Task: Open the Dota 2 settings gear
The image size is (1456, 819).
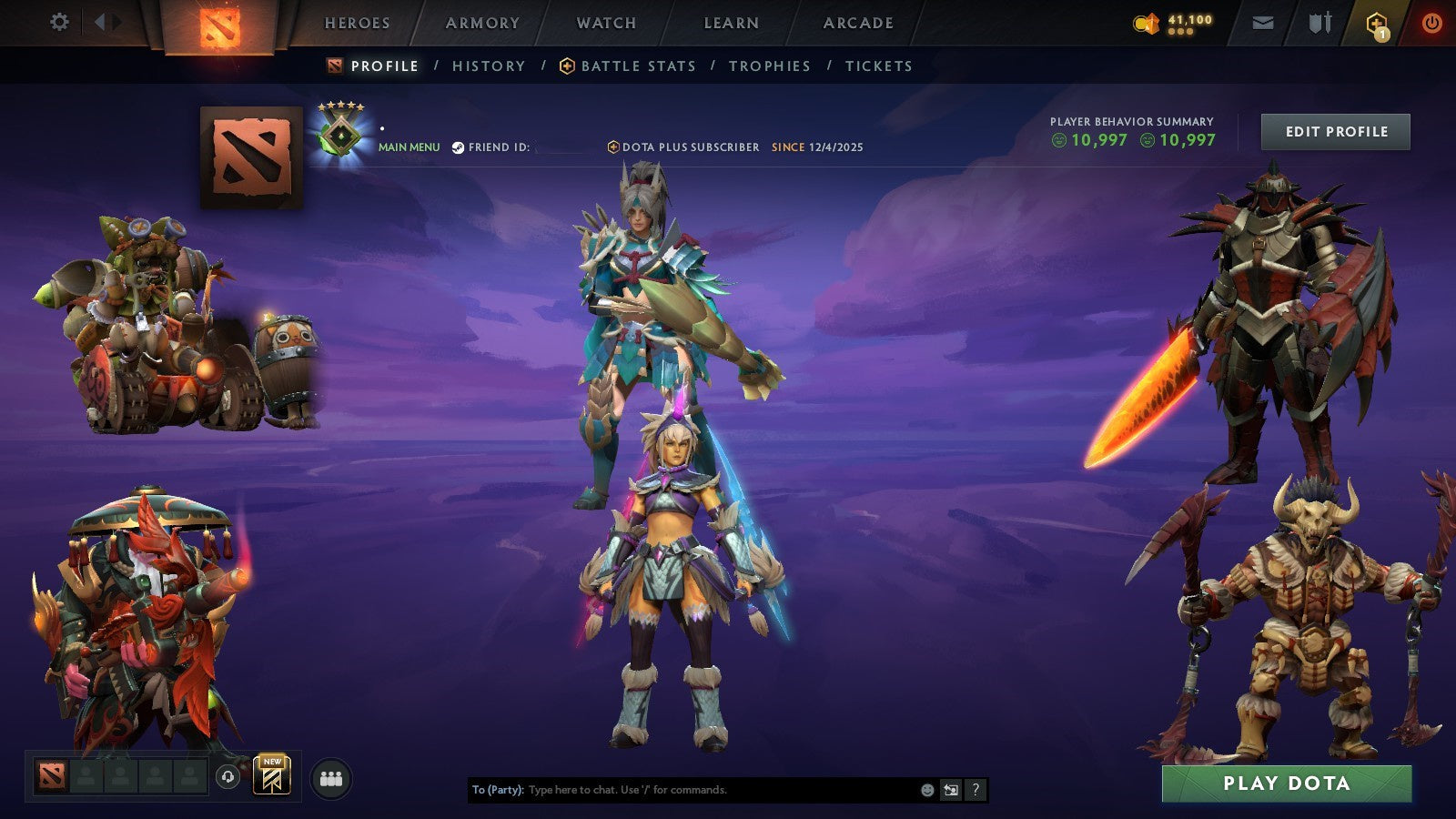Action: [x=60, y=20]
